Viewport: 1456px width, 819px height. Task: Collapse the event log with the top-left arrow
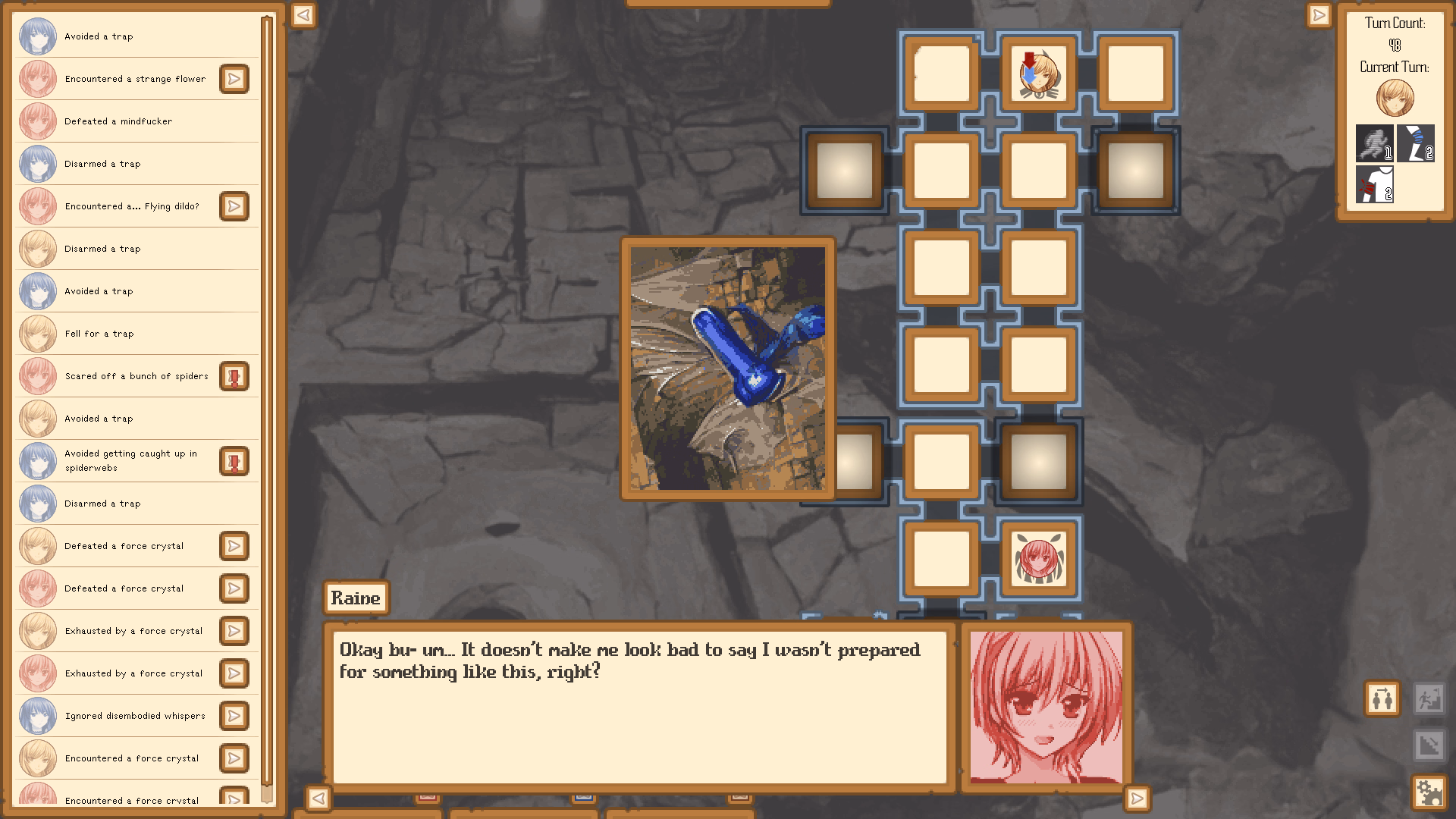point(303,15)
